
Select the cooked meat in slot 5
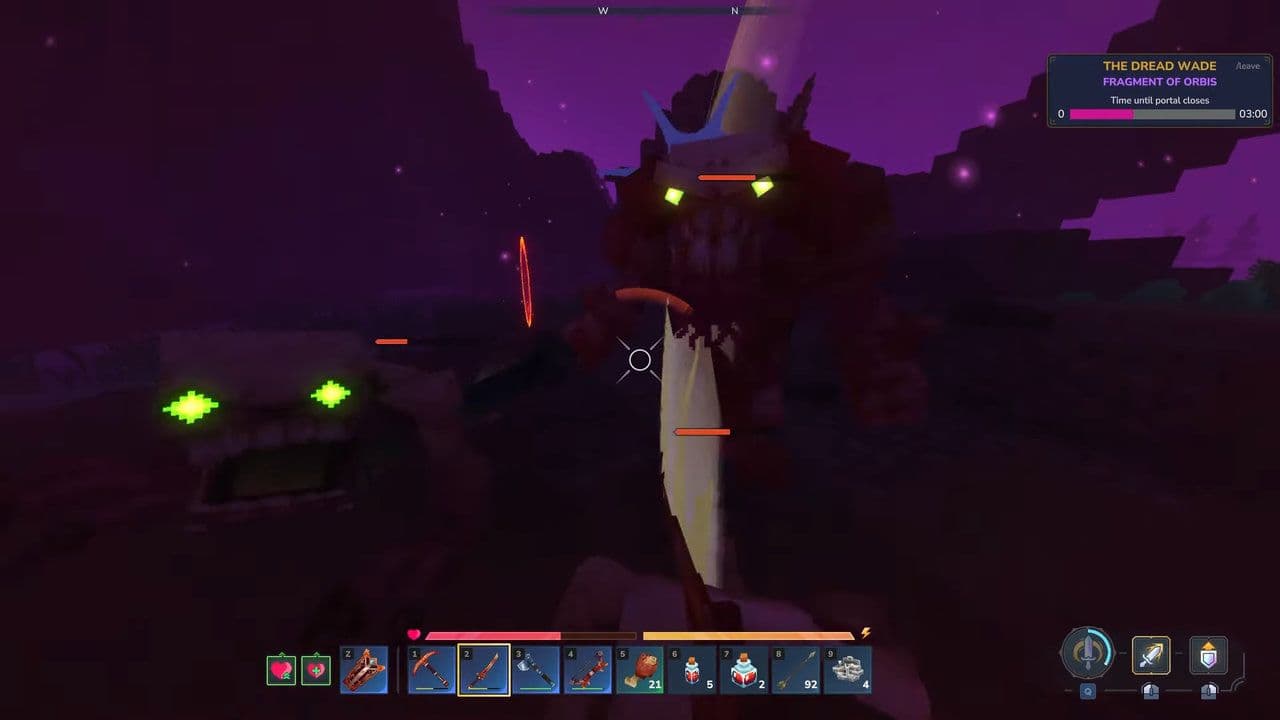point(642,668)
